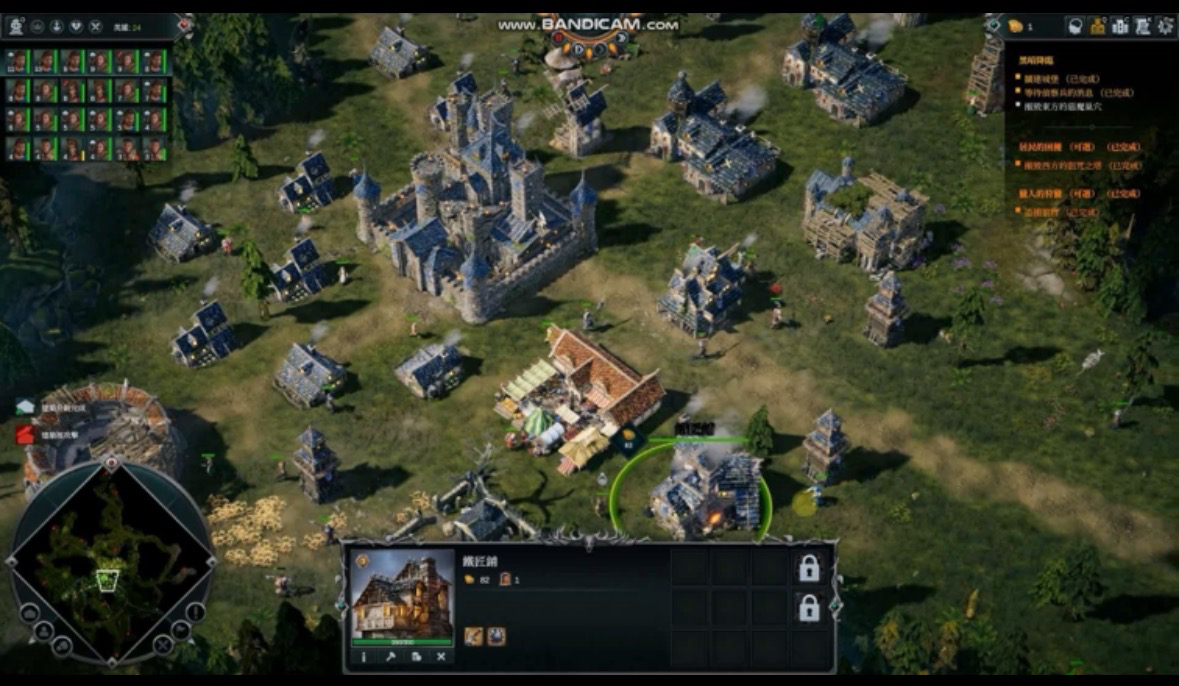Click the heart icon in hero bar
Viewport: 1179px width, 686px height.
tap(76, 27)
